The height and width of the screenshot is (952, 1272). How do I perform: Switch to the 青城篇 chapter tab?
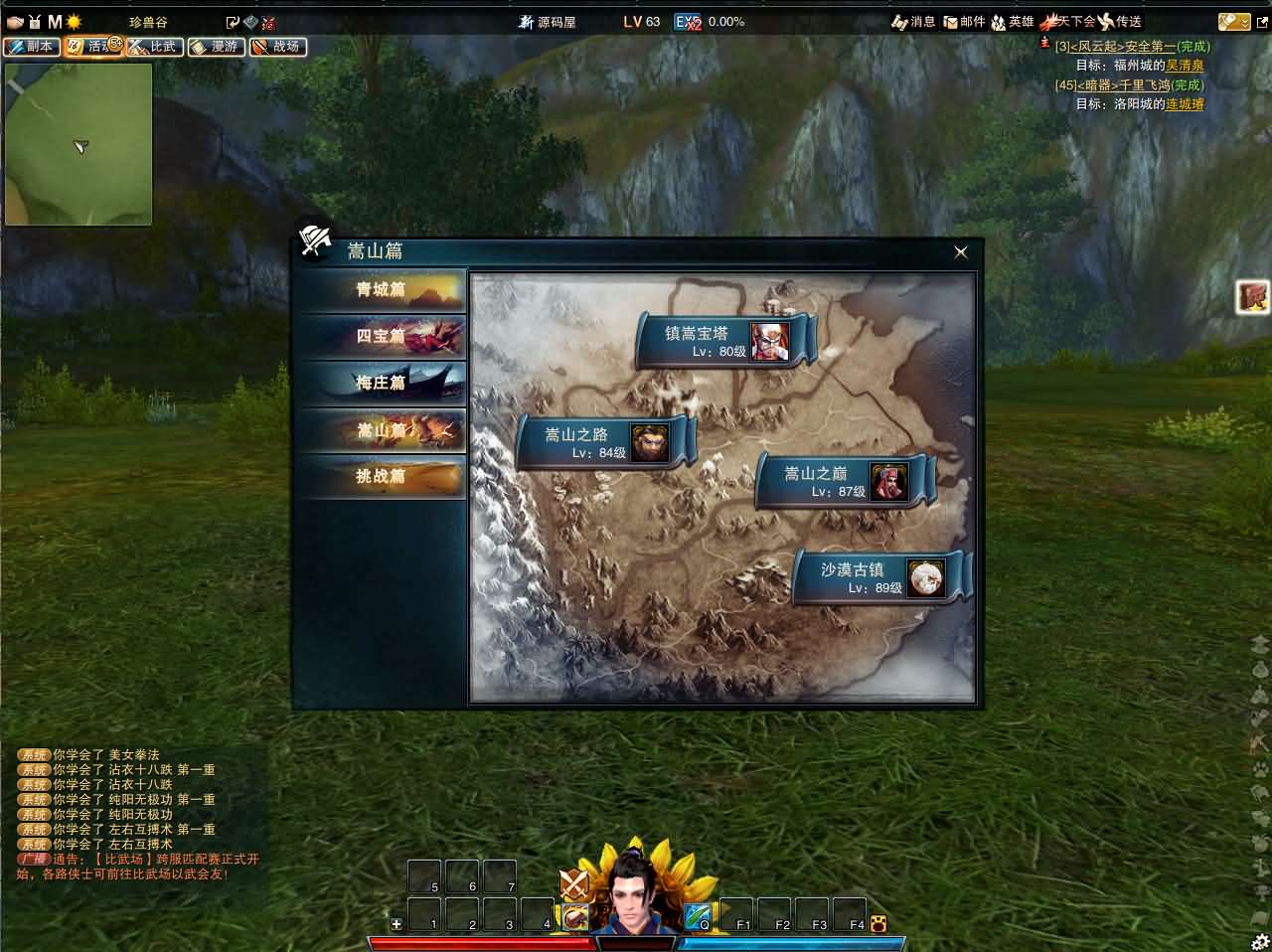point(383,290)
